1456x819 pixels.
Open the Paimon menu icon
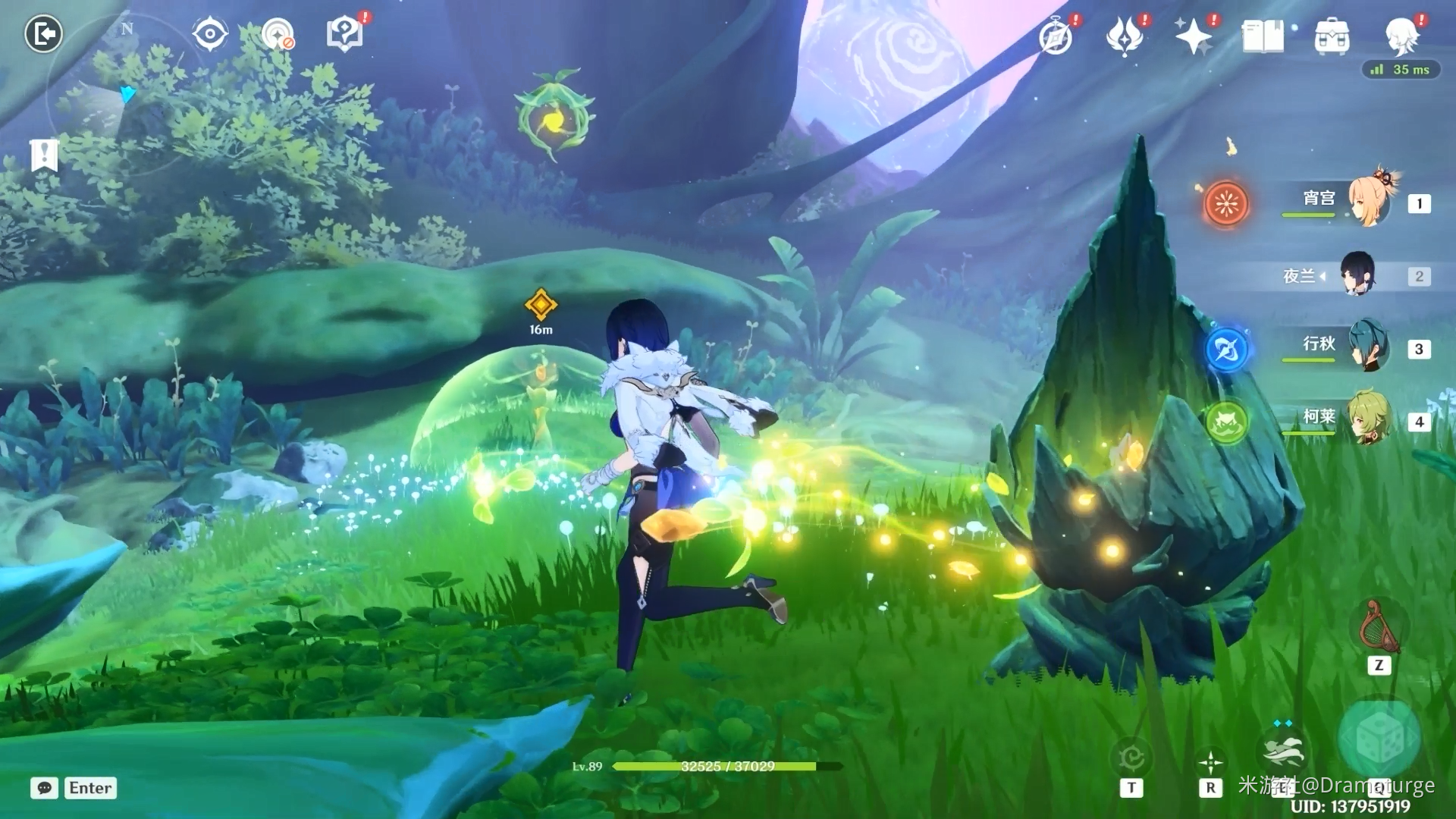(x=1401, y=35)
